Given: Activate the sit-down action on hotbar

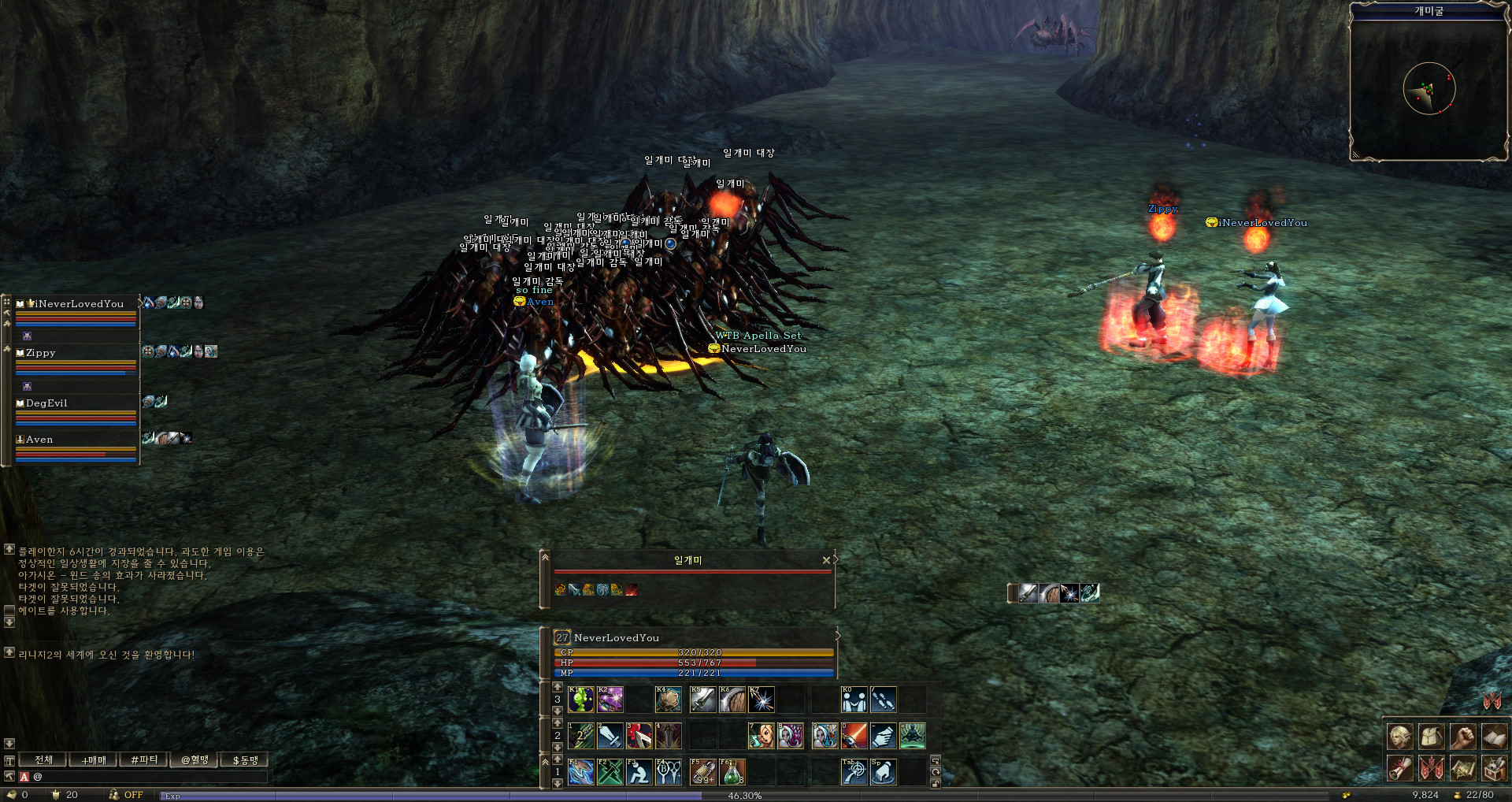Looking at the screenshot, I should tap(639, 772).
